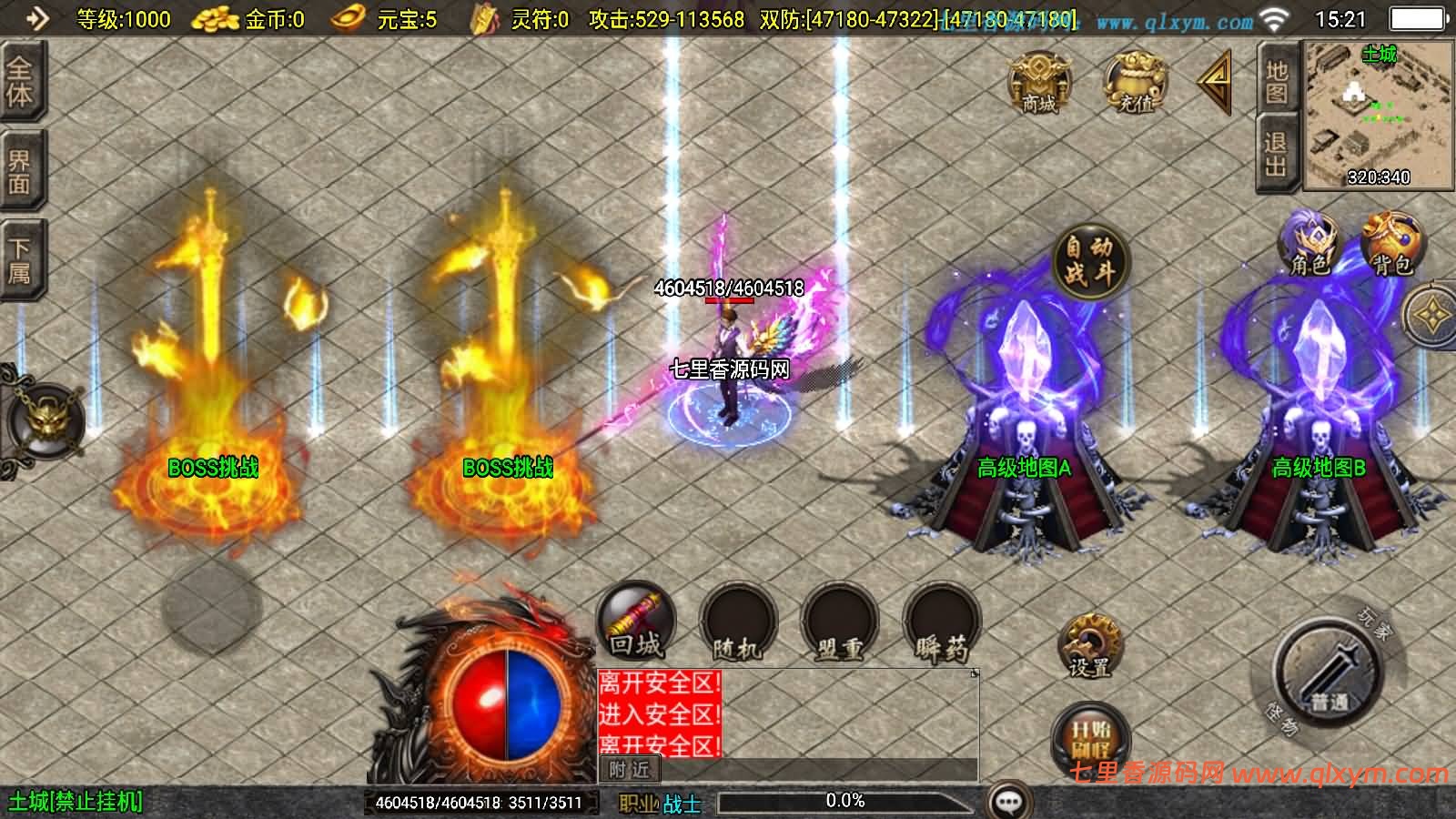The width and height of the screenshot is (1456, 819).
Task: Tap the 回城 return-to-town icon
Action: point(634,622)
